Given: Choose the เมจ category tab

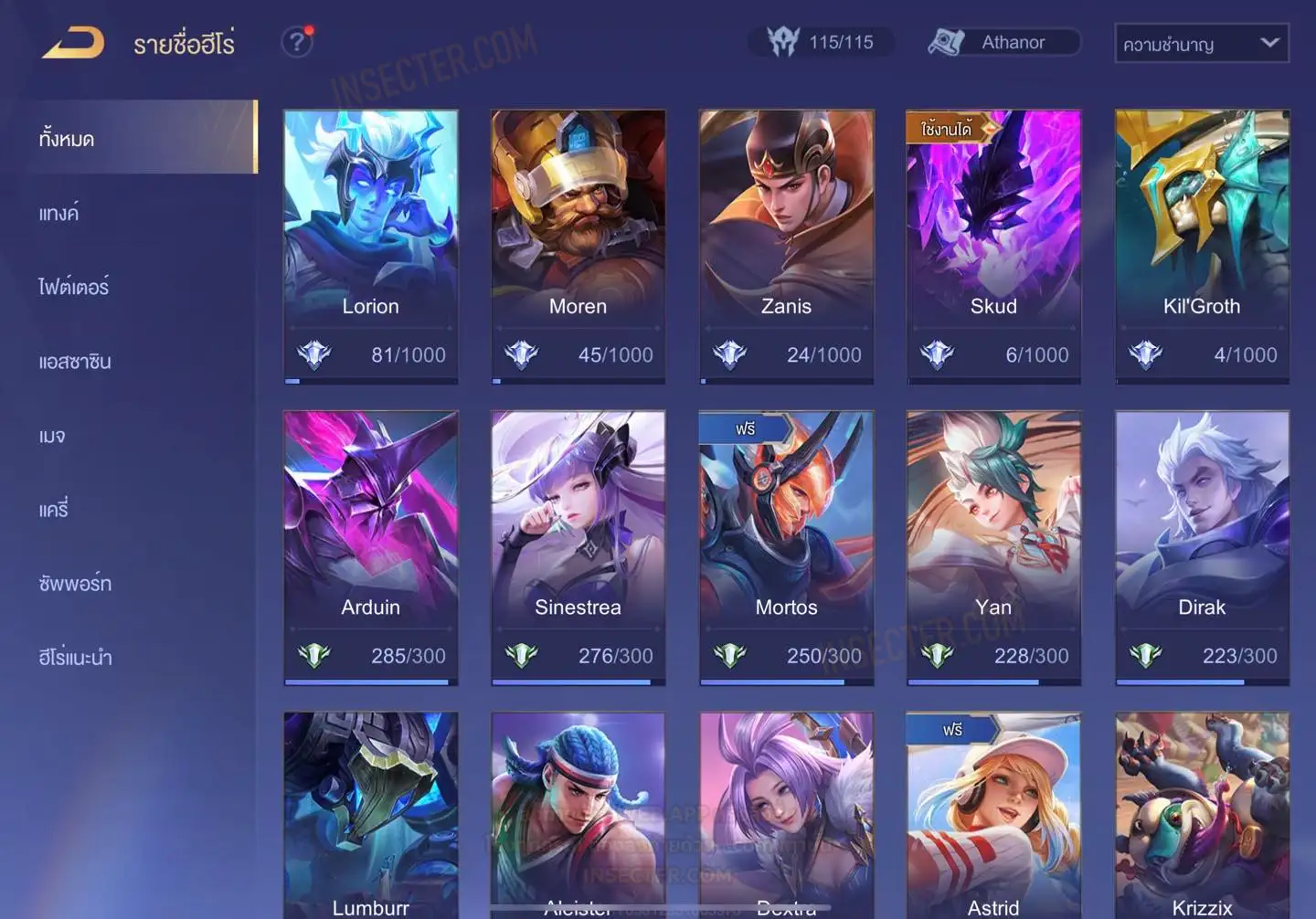Looking at the screenshot, I should (x=52, y=436).
